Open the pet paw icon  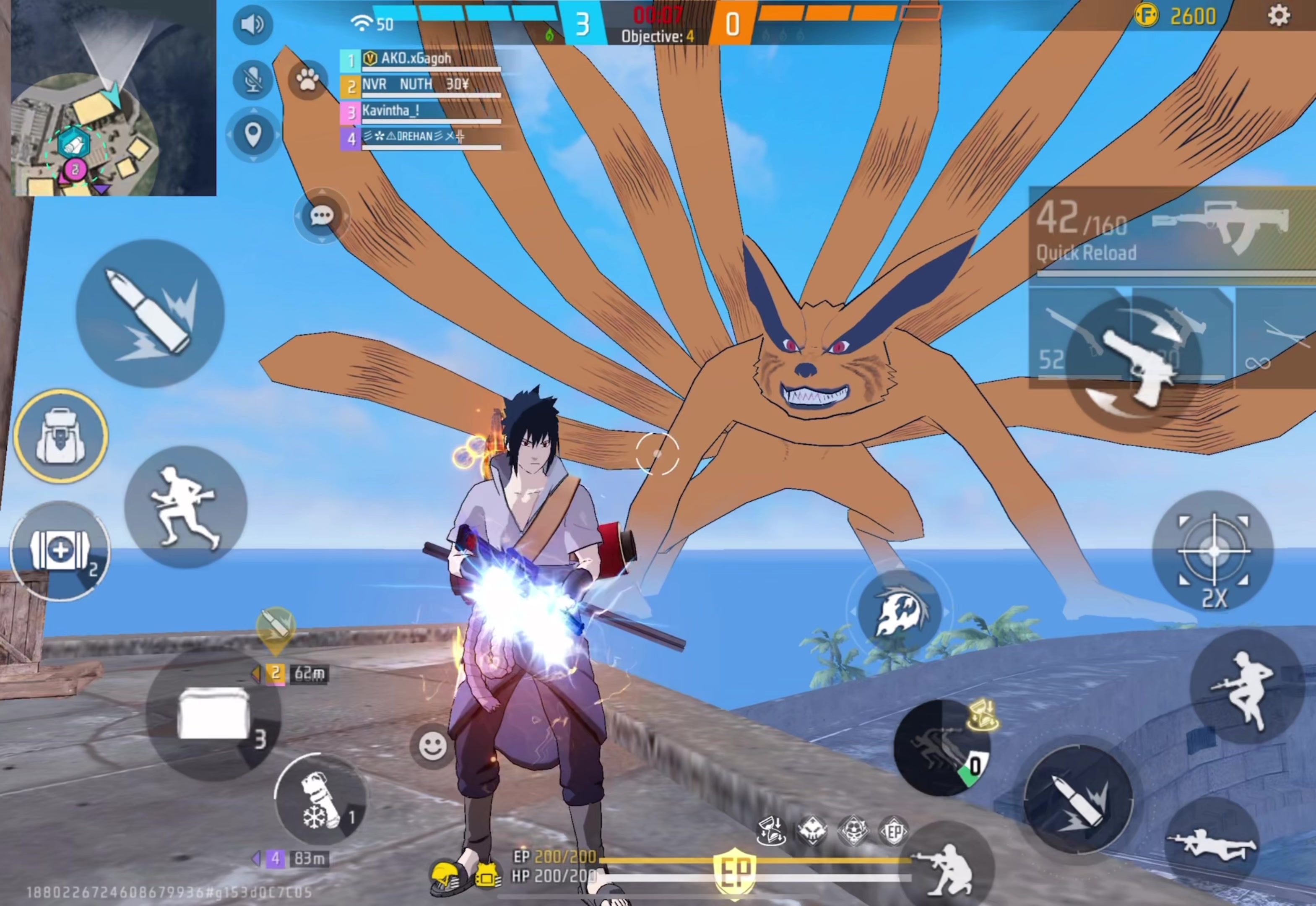coord(307,80)
